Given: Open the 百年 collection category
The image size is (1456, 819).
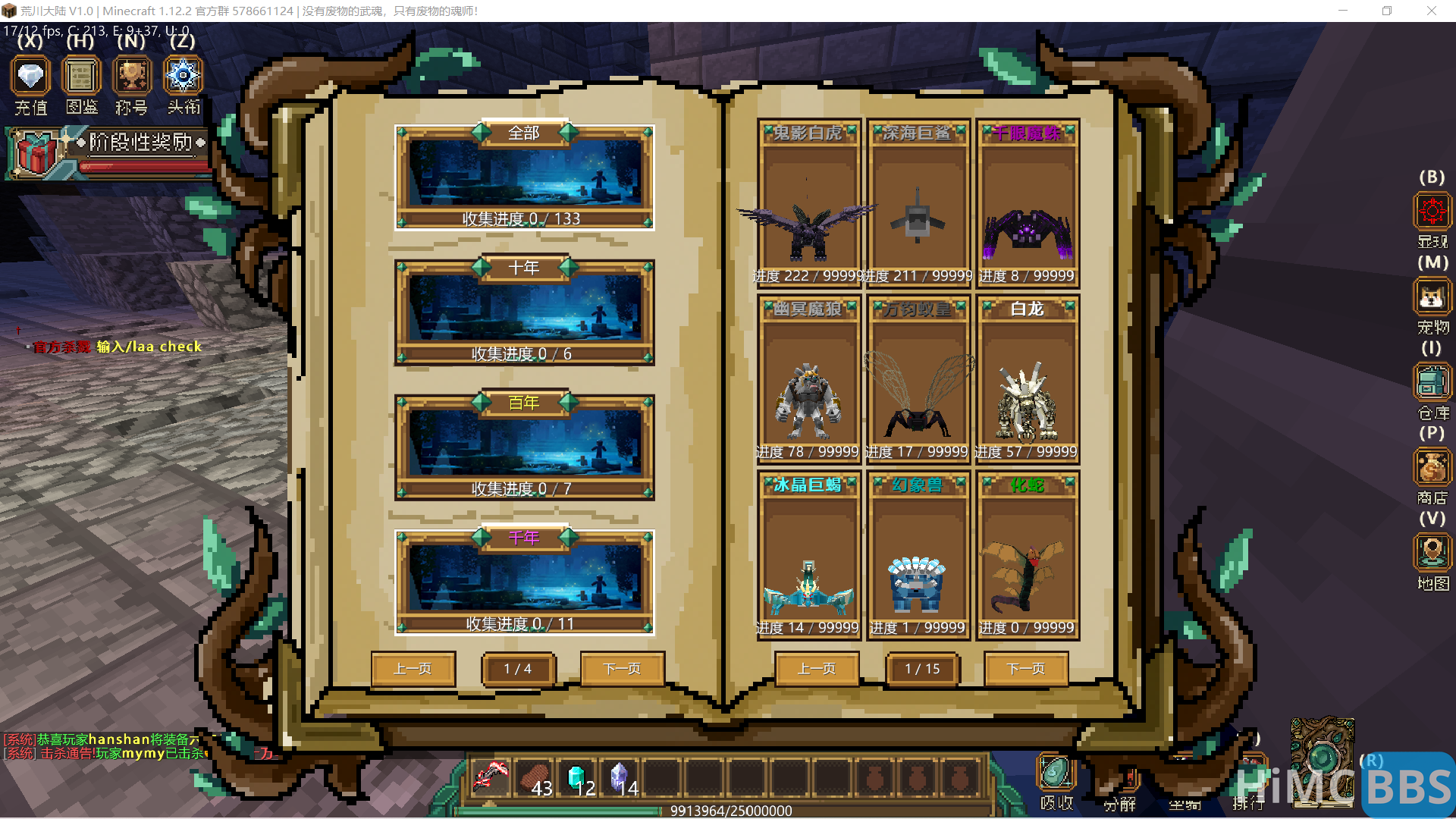Looking at the screenshot, I should pyautogui.click(x=524, y=447).
